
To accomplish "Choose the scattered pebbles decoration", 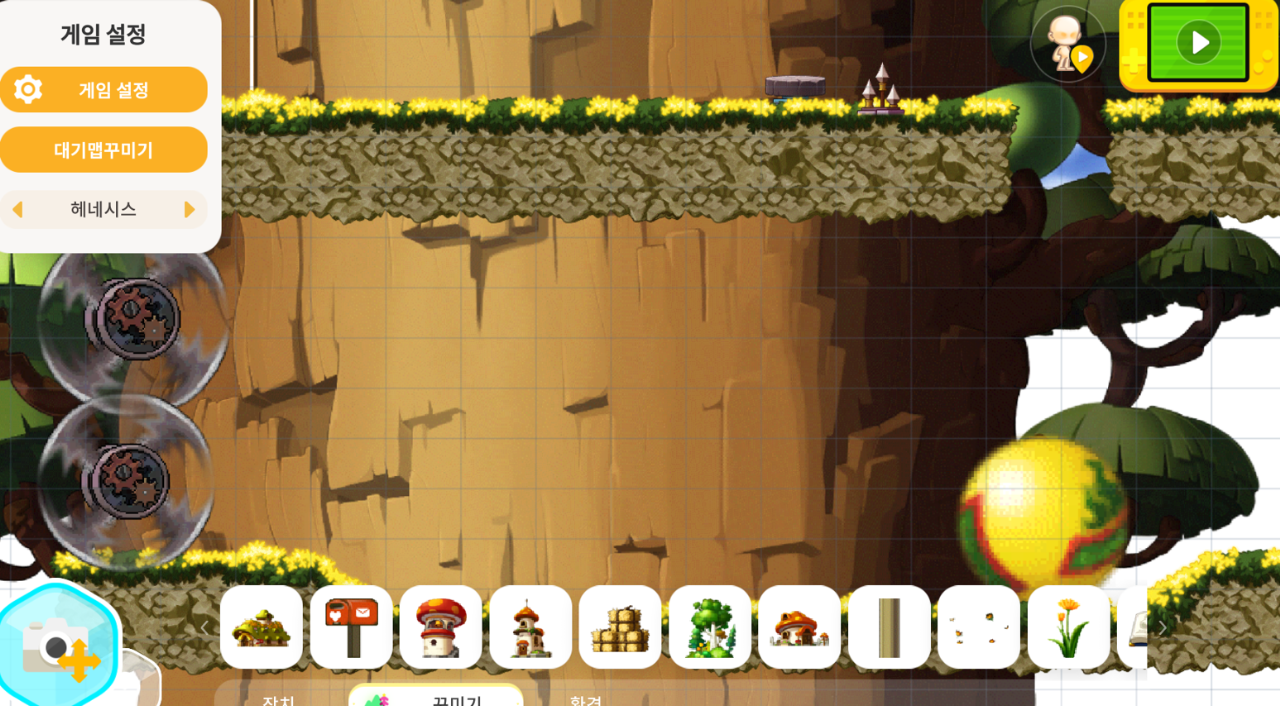I will point(979,627).
